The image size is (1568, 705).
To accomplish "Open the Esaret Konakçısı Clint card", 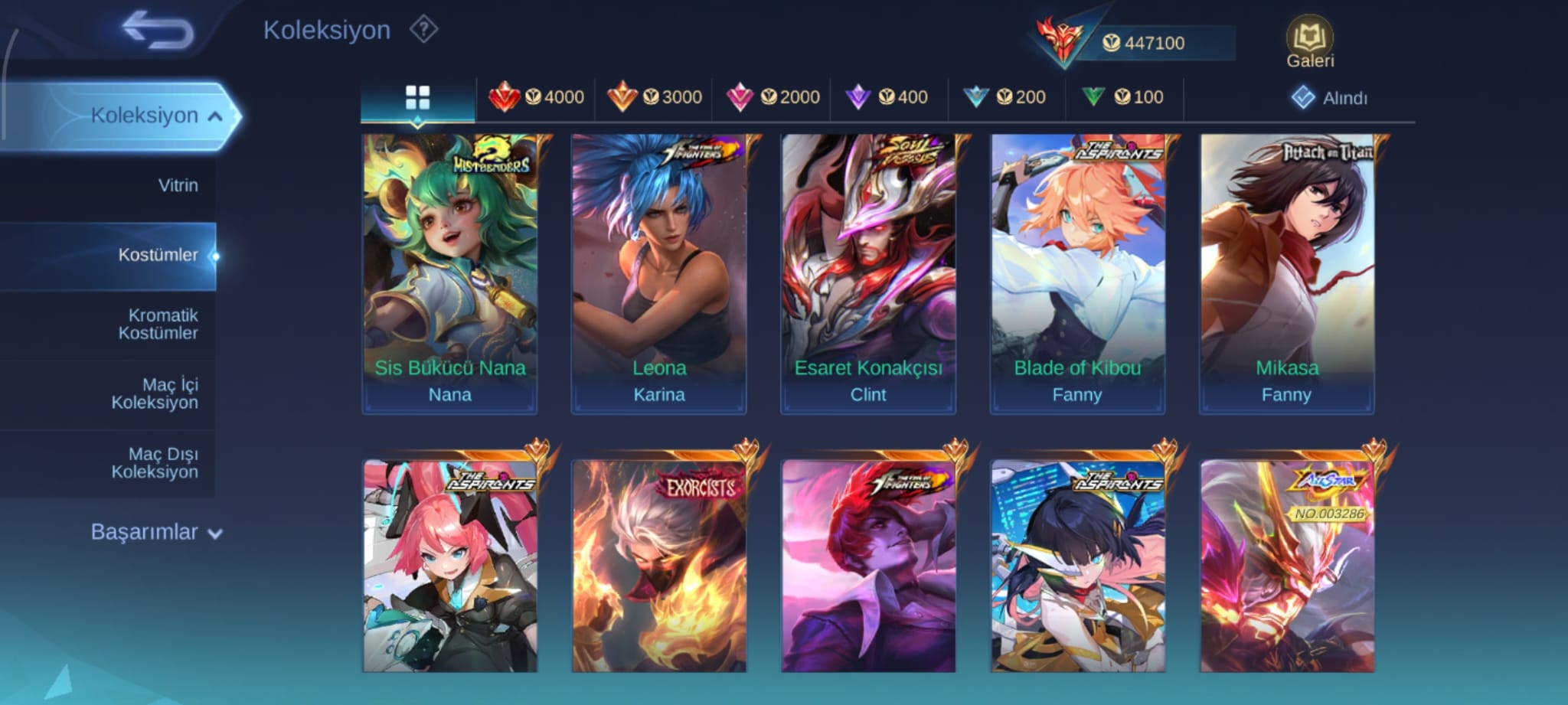I will [868, 274].
